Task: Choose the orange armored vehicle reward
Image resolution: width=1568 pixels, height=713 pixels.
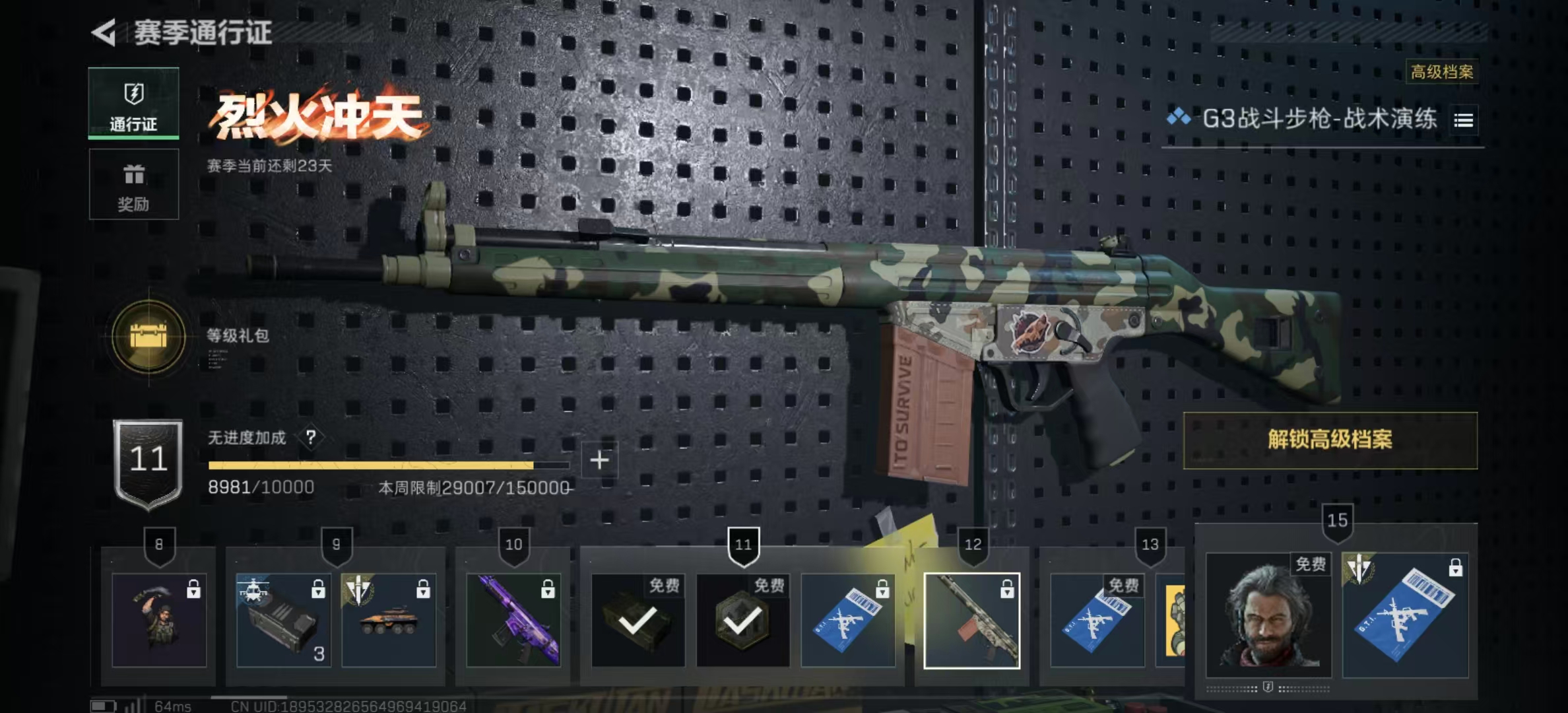Action: tap(389, 620)
